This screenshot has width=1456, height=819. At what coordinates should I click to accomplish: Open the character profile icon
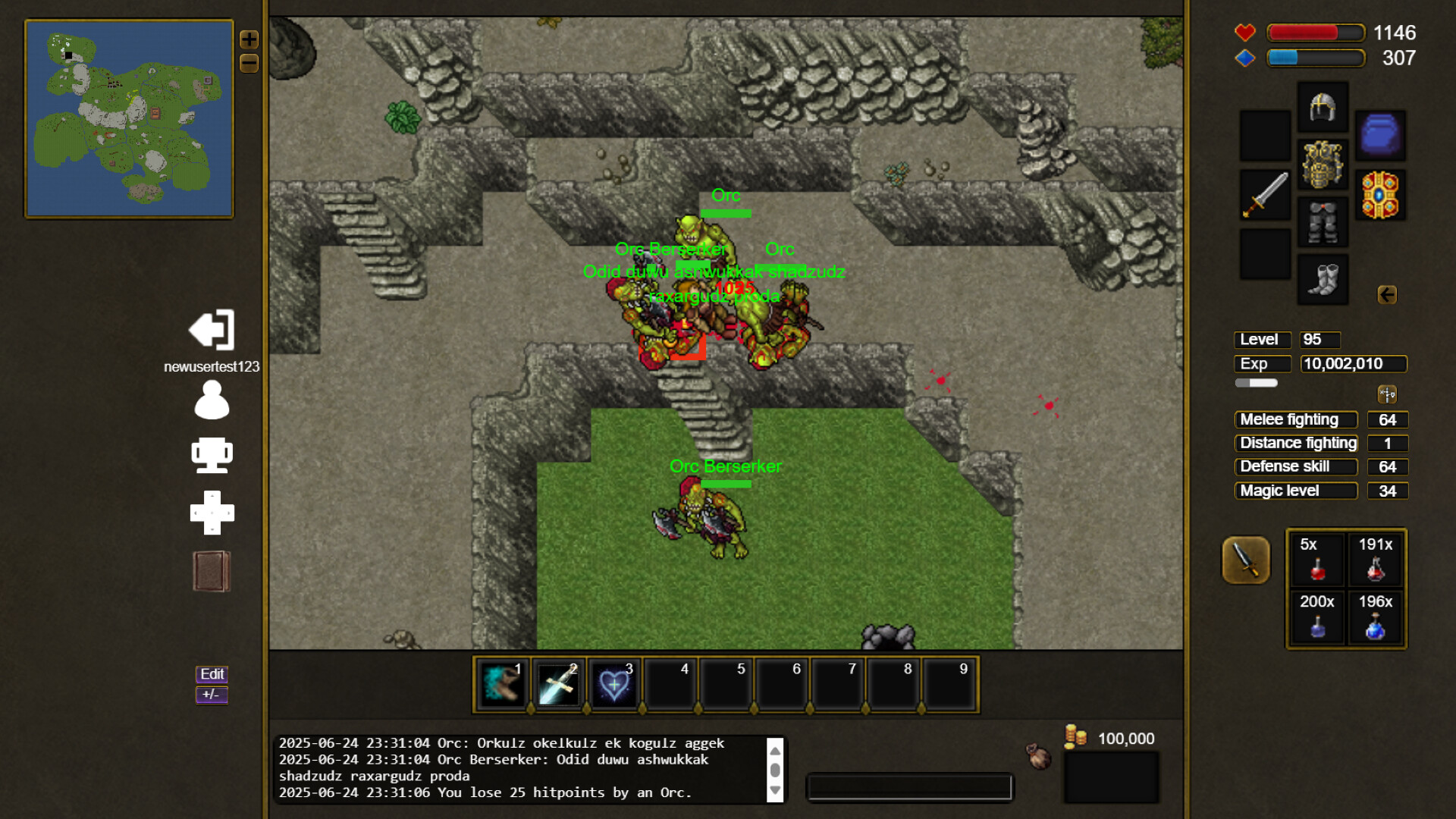pyautogui.click(x=212, y=400)
